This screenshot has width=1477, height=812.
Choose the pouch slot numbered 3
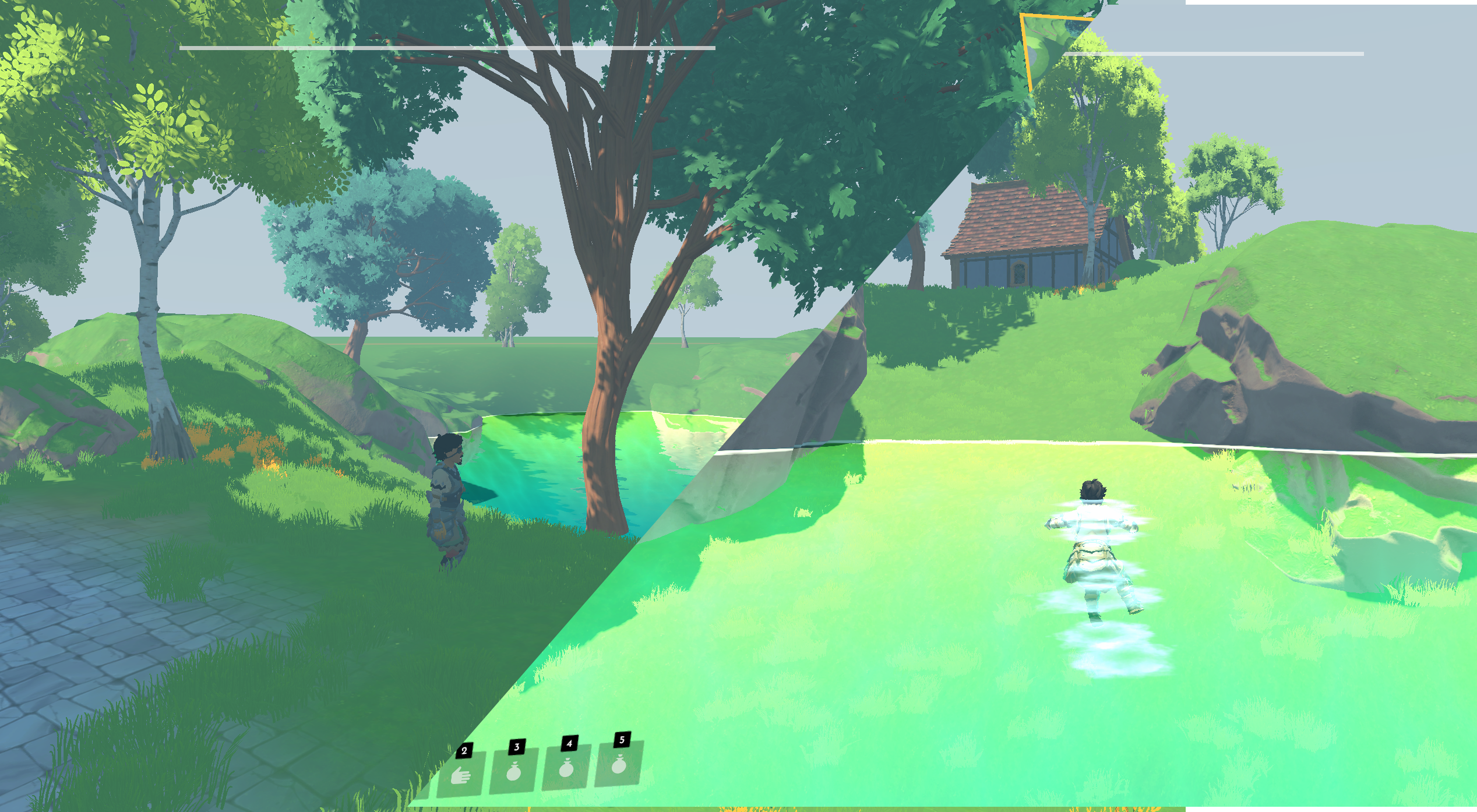513,771
